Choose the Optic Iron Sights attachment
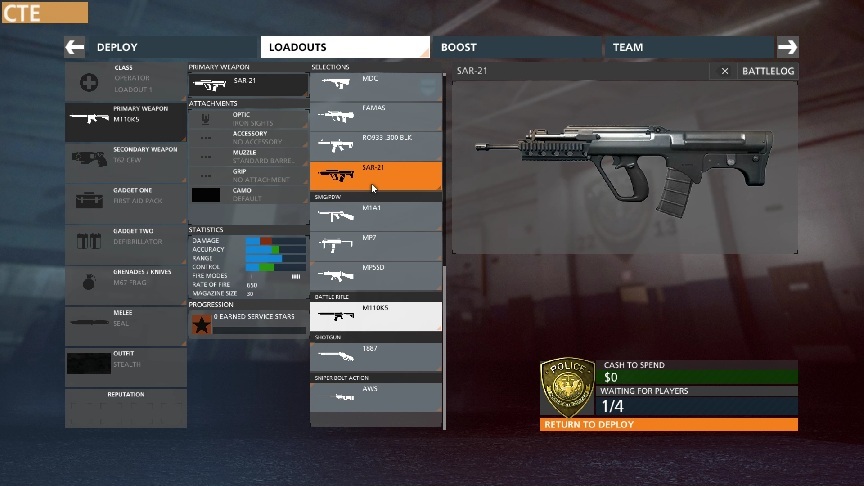This screenshot has width=864, height=486. 247,119
